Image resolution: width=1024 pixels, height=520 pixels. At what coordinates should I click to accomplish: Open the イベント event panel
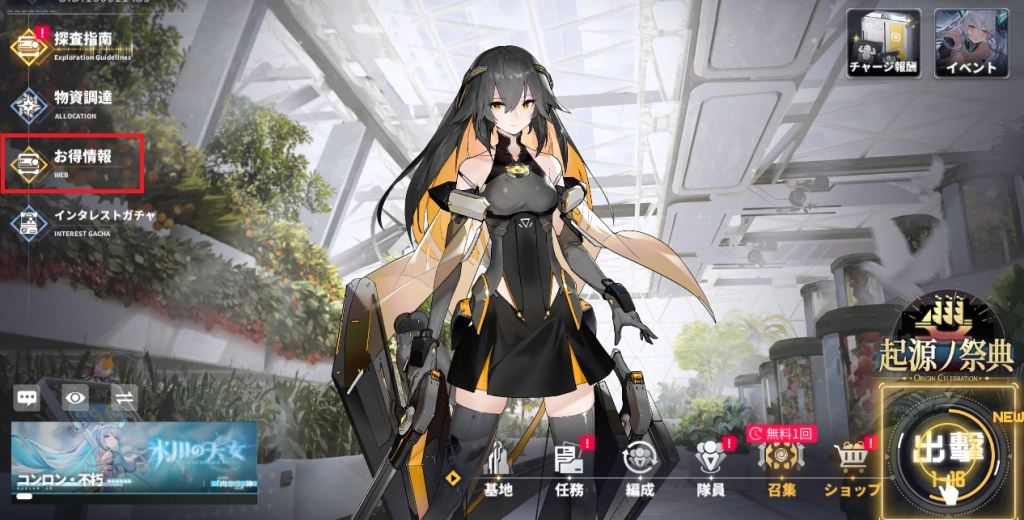tap(971, 43)
